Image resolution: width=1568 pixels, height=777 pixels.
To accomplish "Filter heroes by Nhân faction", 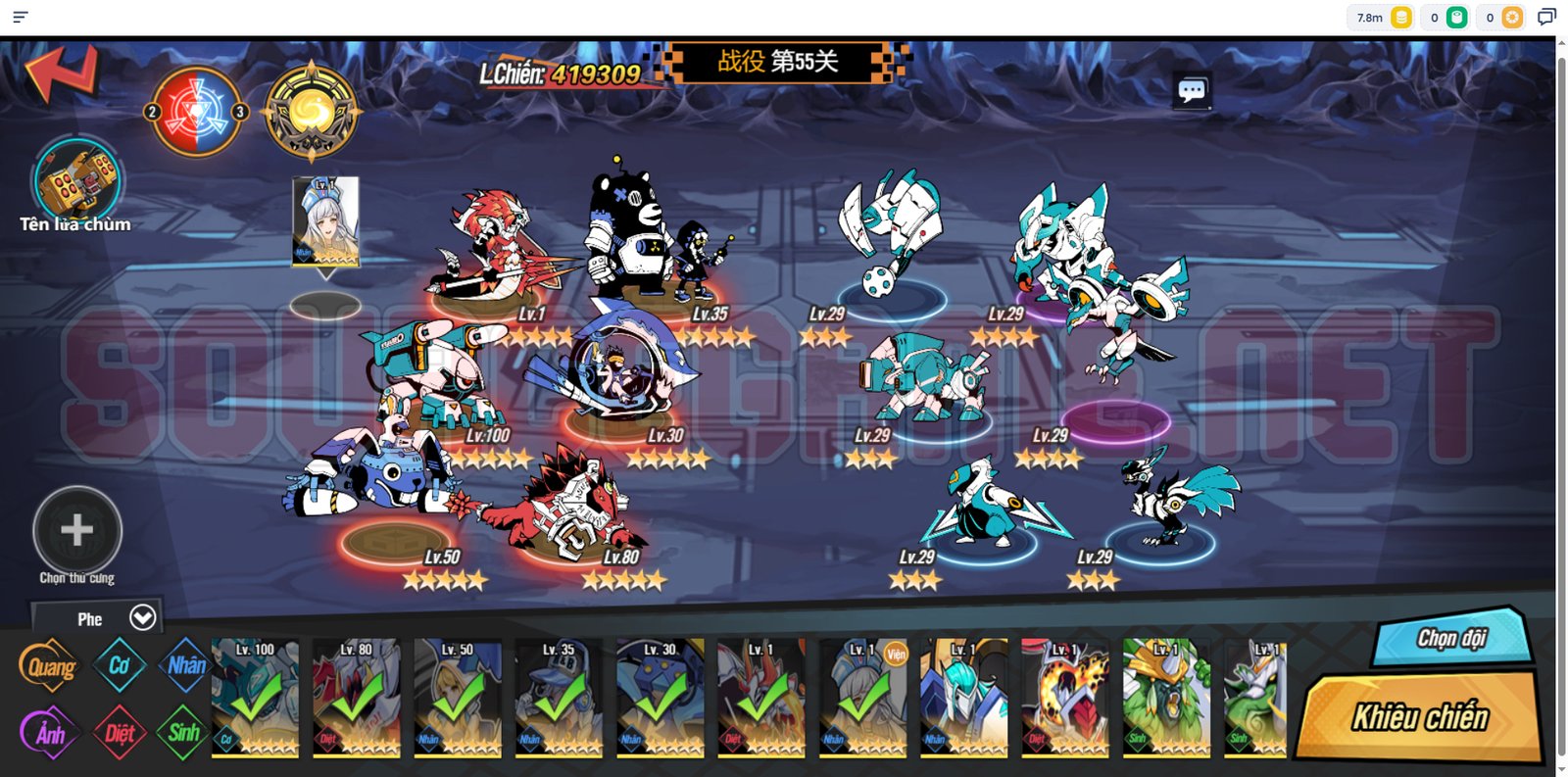I will point(186,666).
